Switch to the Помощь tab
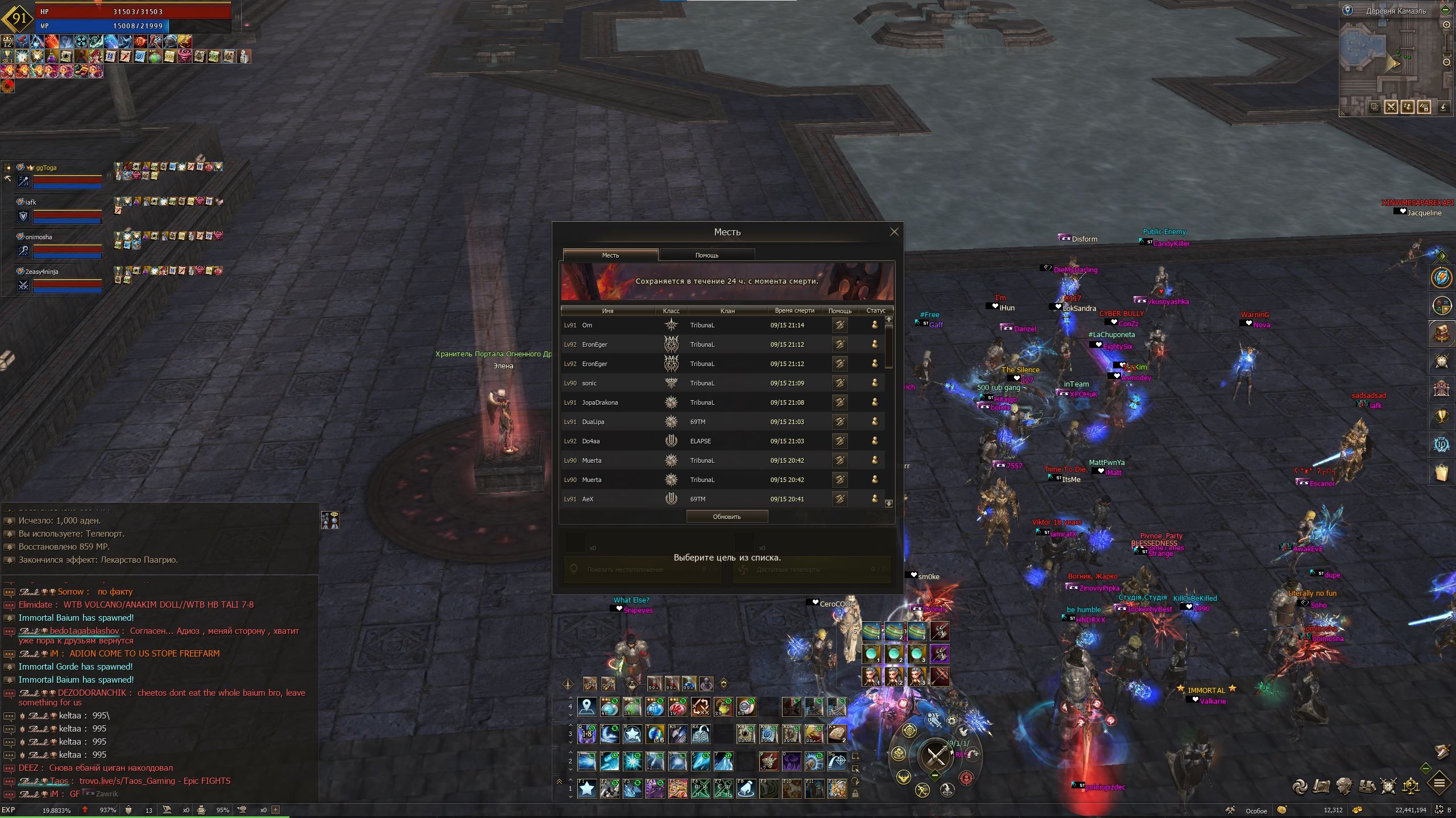This screenshot has height=818, width=1456. [x=707, y=255]
